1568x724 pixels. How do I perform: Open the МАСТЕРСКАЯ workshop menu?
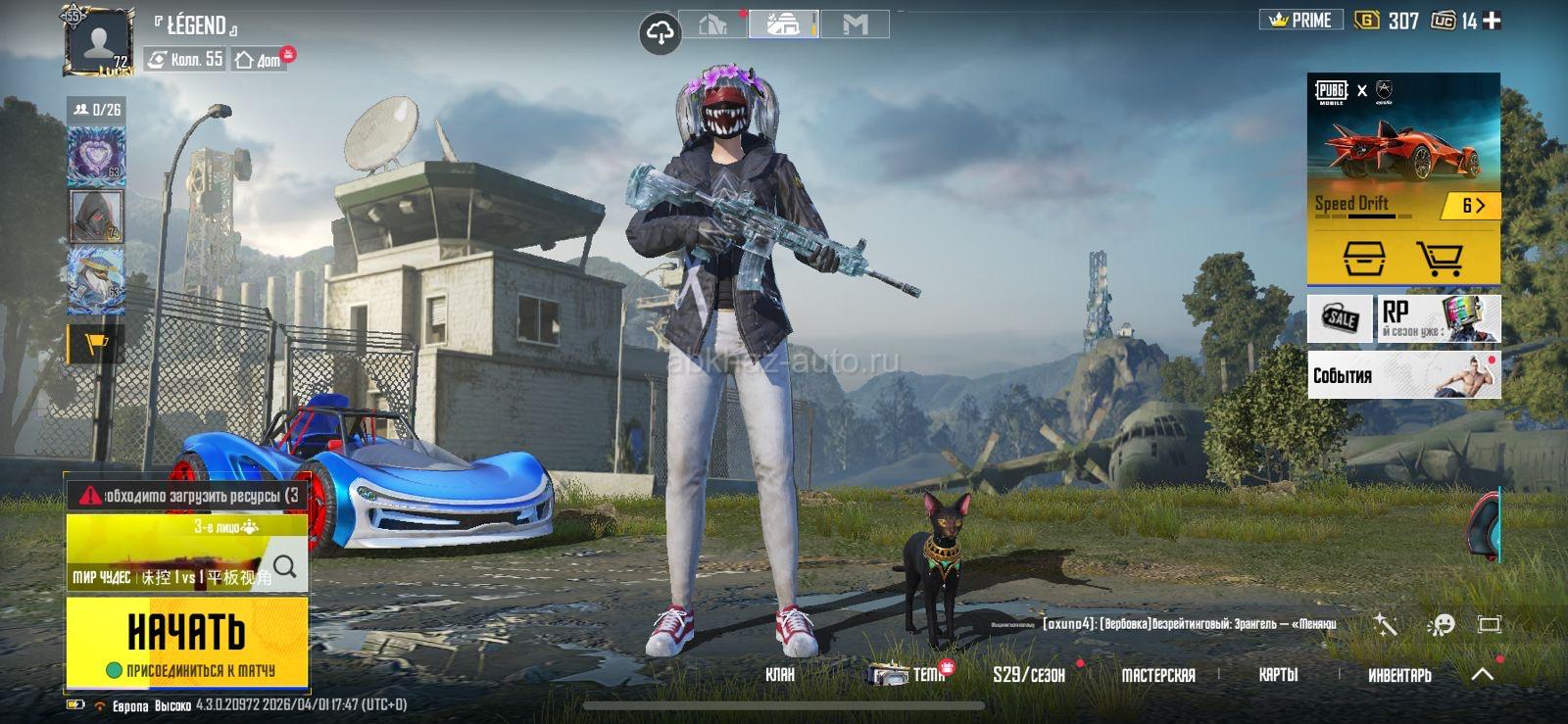1157,674
